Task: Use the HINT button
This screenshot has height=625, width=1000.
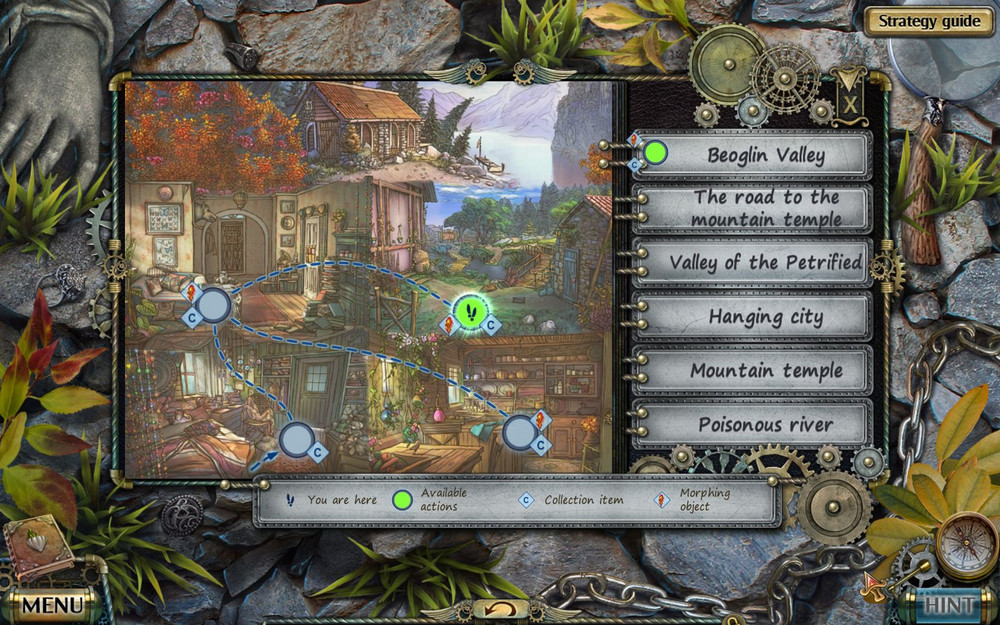Action: [948, 604]
